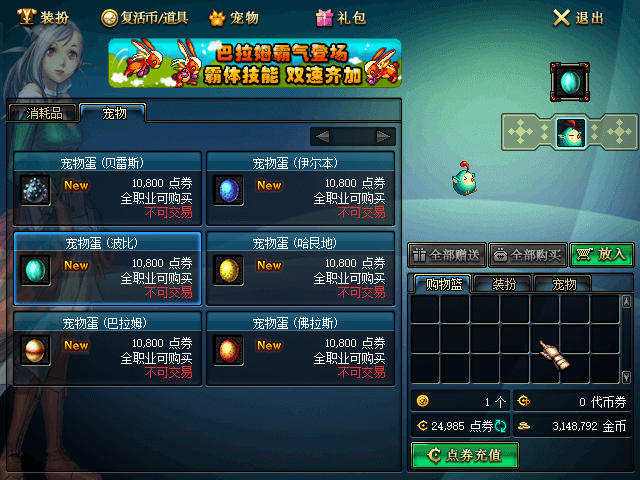Go to the next shop page arrow
This screenshot has width=640, height=480.
click(x=384, y=136)
